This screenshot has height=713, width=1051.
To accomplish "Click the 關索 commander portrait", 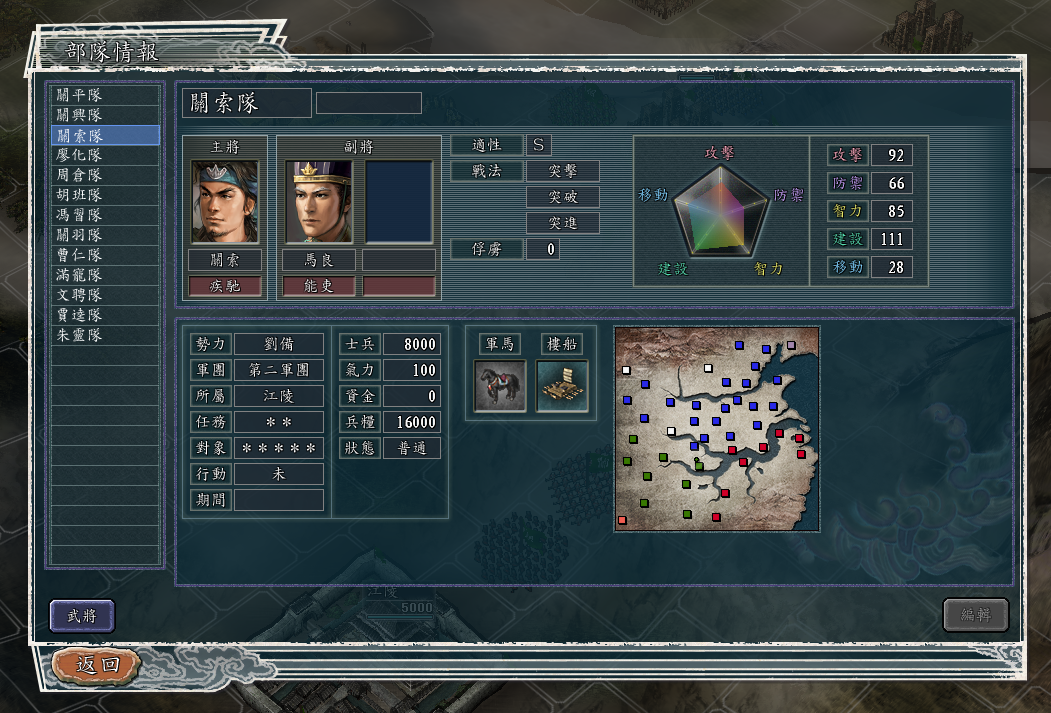I will [225, 201].
